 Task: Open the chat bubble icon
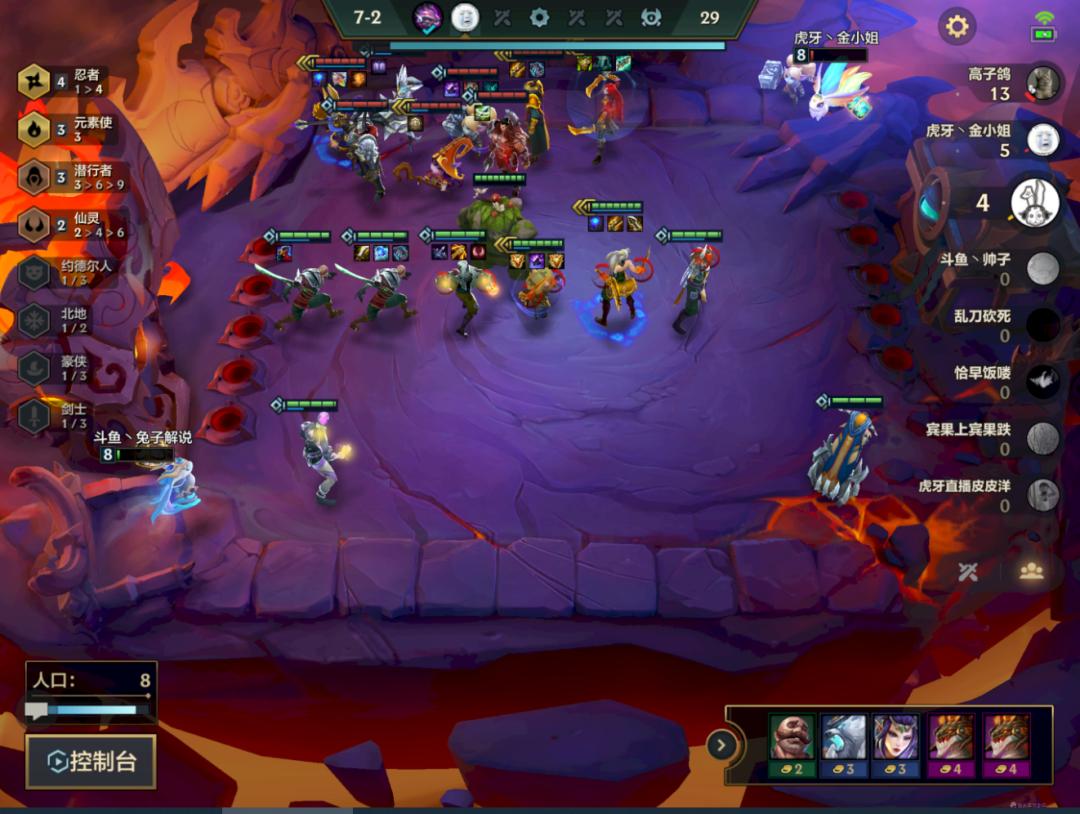37,711
